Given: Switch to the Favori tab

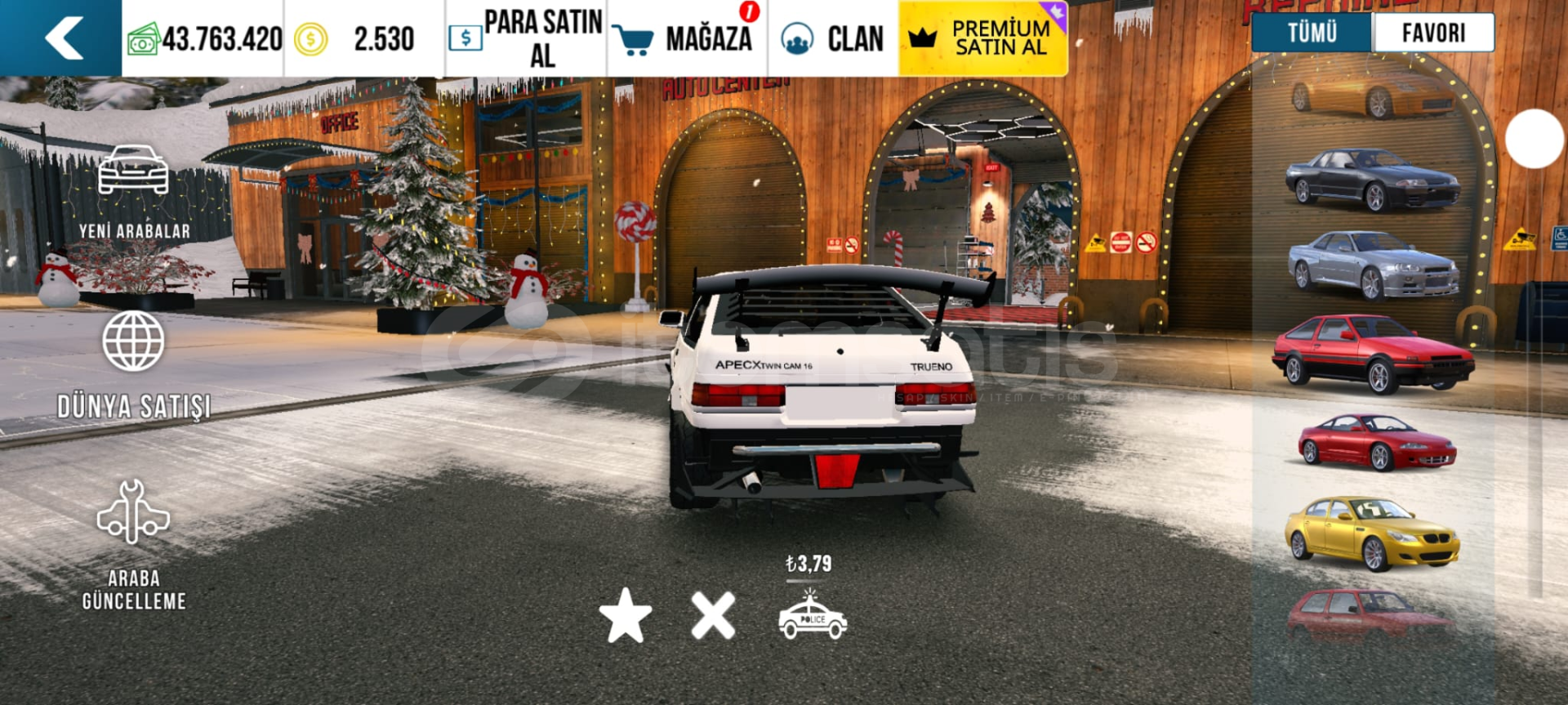Looking at the screenshot, I should coord(1433,33).
